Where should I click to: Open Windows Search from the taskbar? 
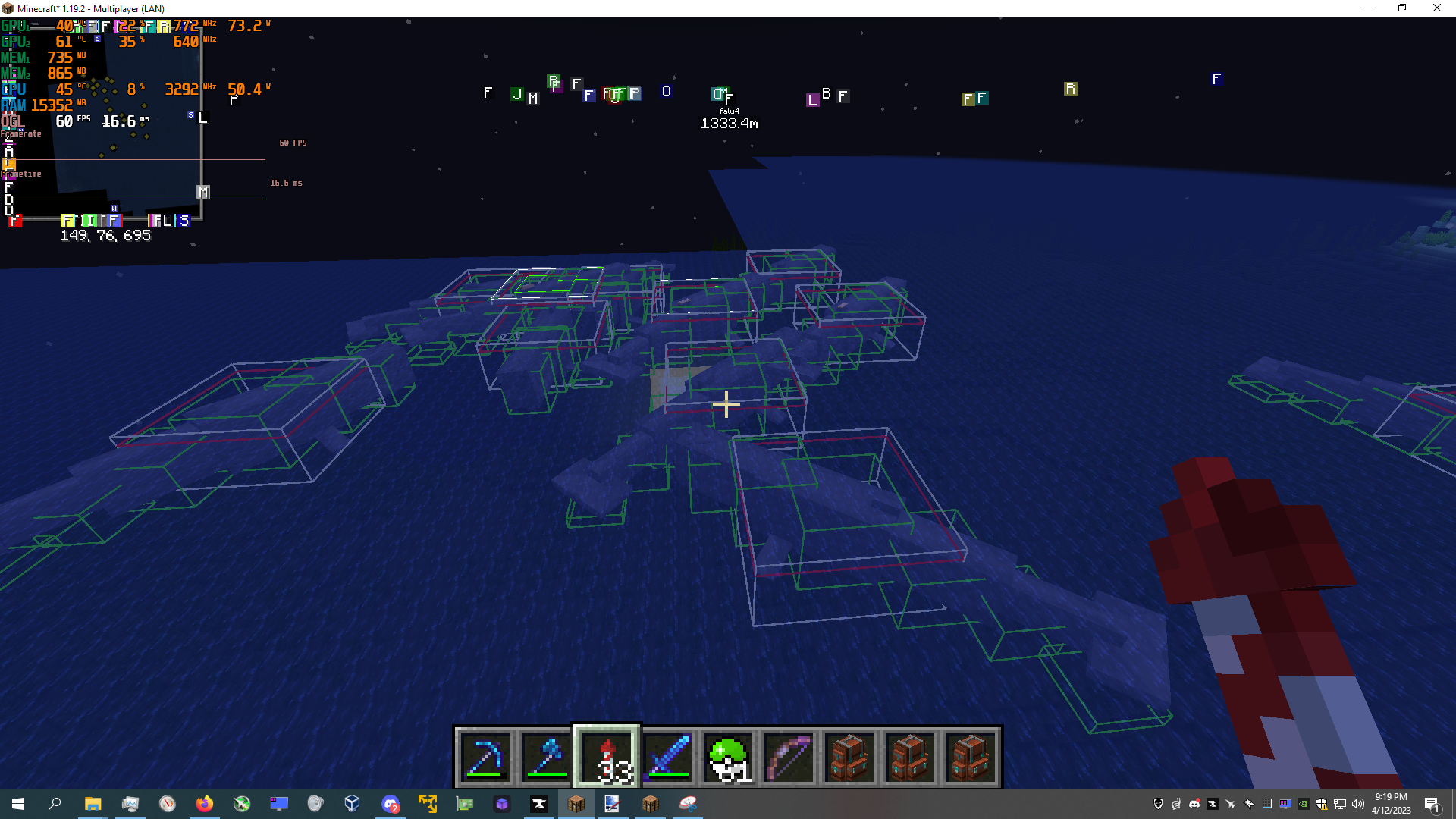55,805
